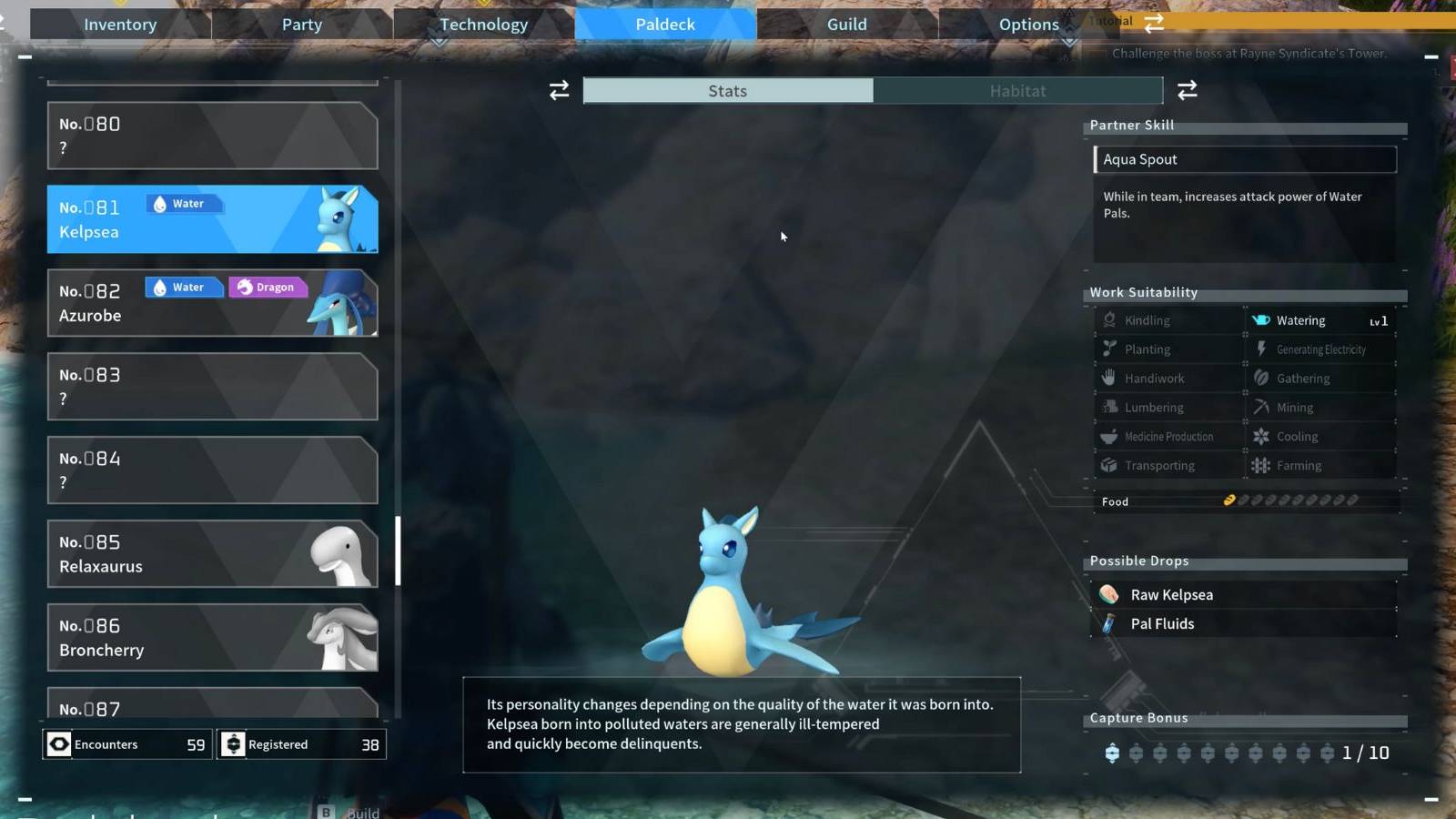
Task: Click the Farming icon in Work Suitability
Action: point(1262,465)
